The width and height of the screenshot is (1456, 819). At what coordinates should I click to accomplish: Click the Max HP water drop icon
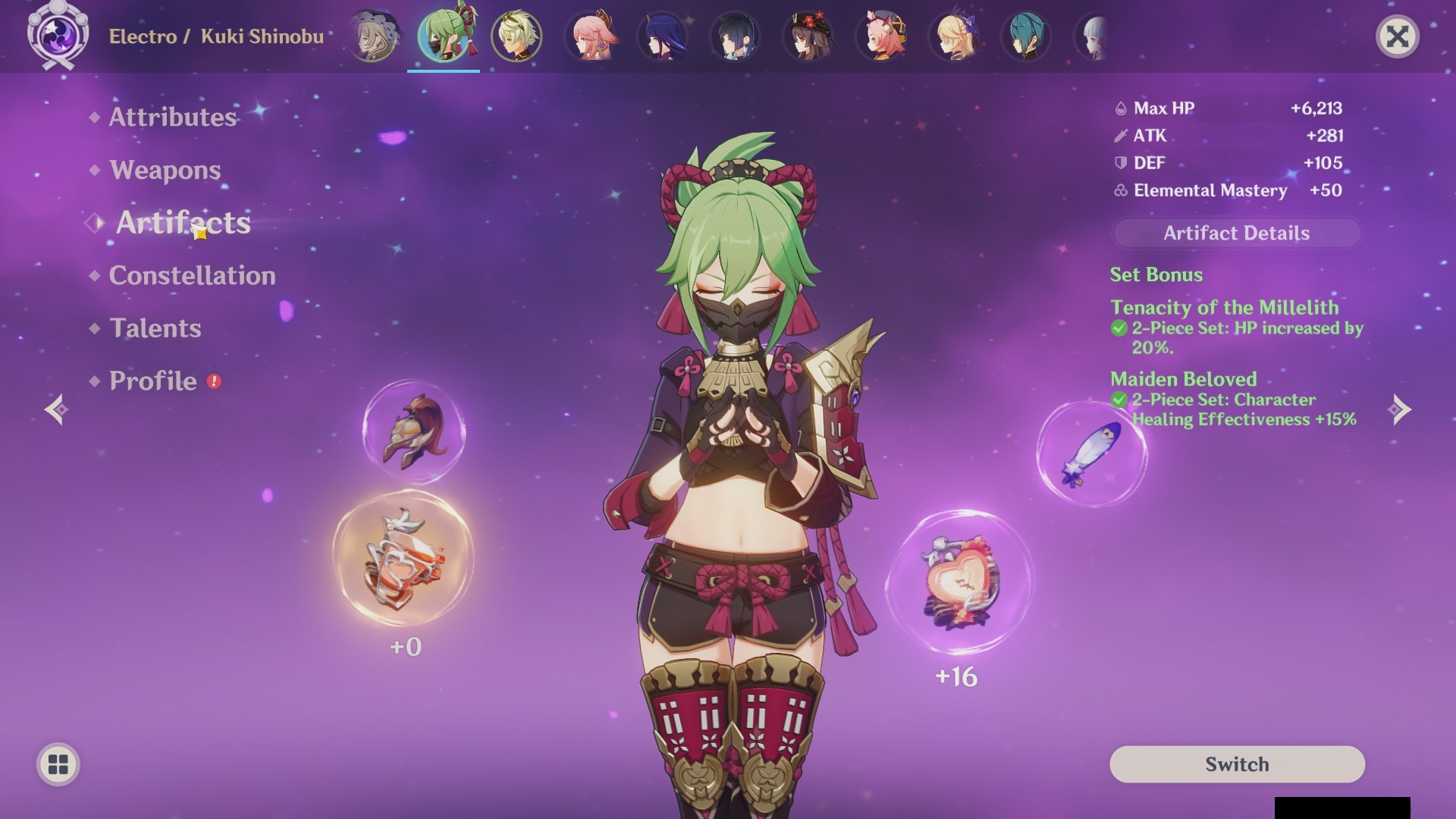coord(1120,108)
